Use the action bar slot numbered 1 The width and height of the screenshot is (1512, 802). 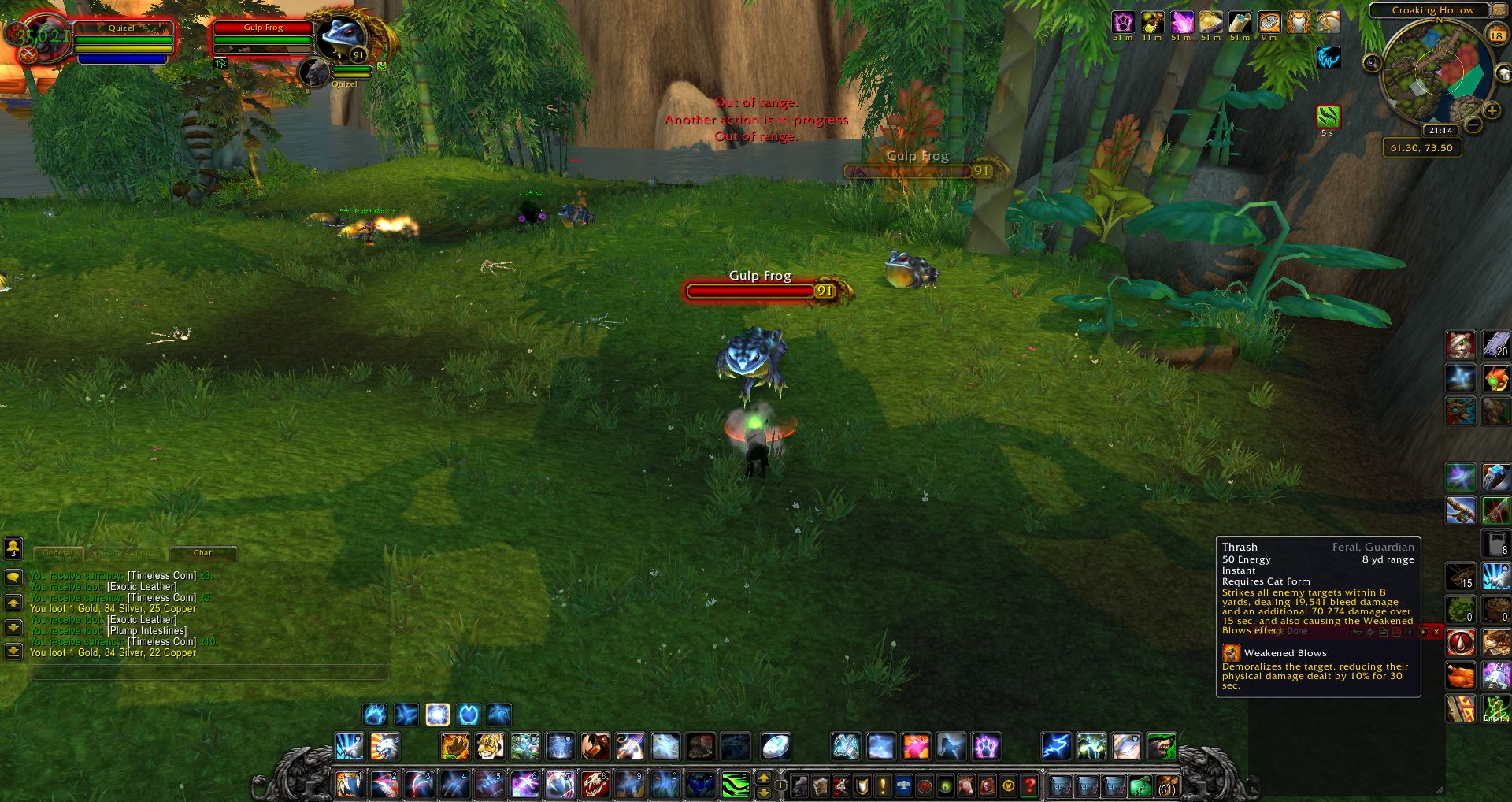click(349, 785)
